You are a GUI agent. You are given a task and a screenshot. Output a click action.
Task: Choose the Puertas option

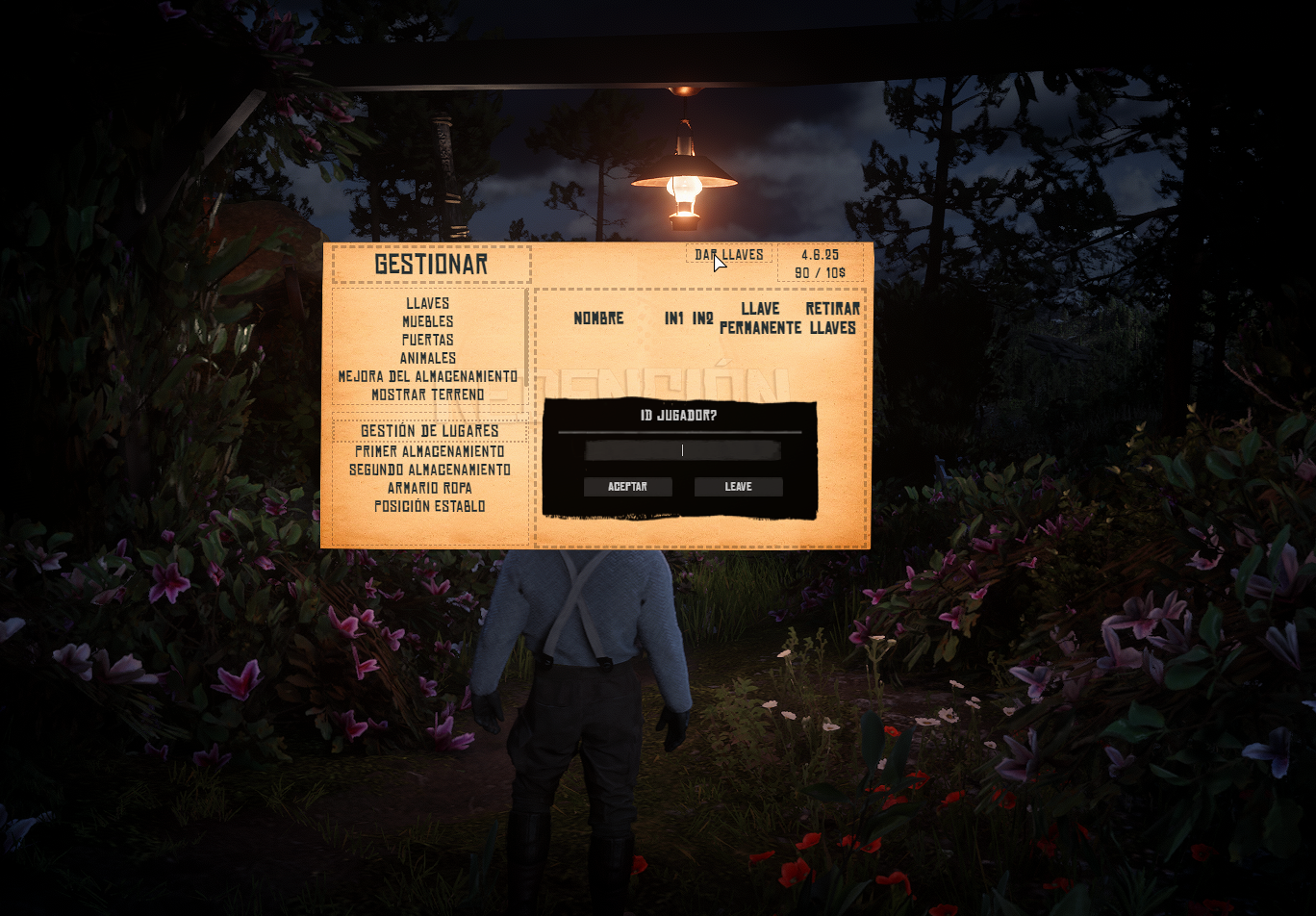click(x=427, y=340)
